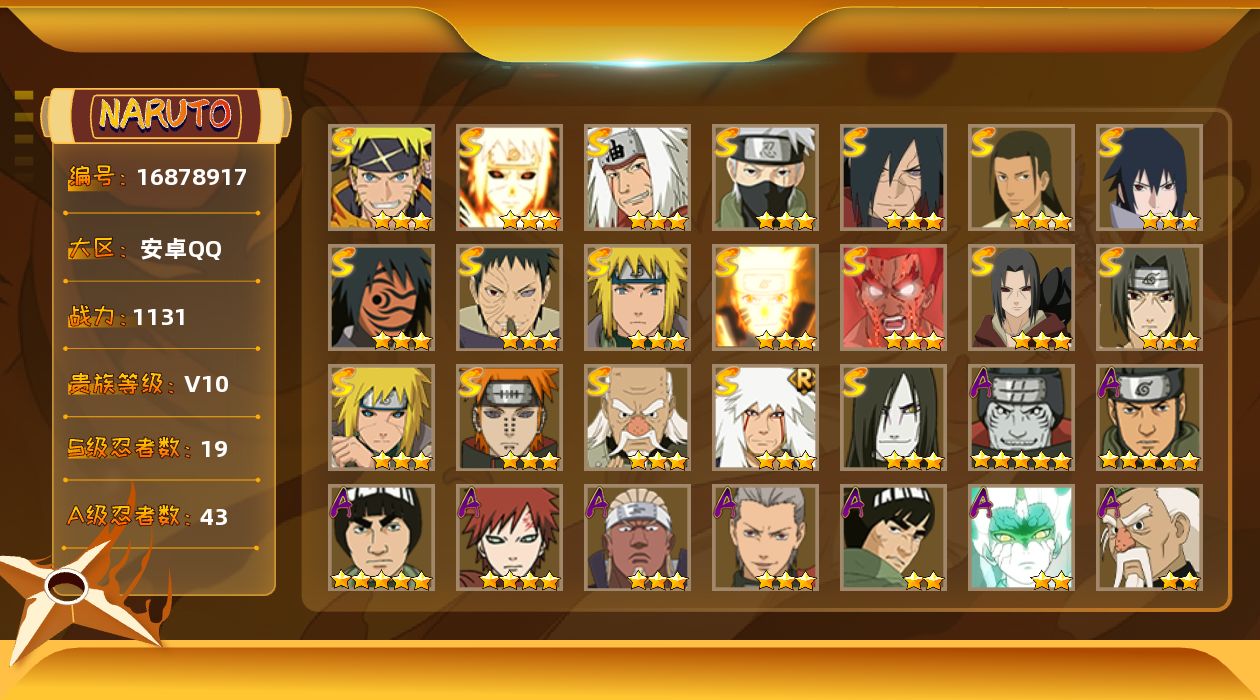Open the masked Obito portrait
The image size is (1260, 700).
[381, 297]
